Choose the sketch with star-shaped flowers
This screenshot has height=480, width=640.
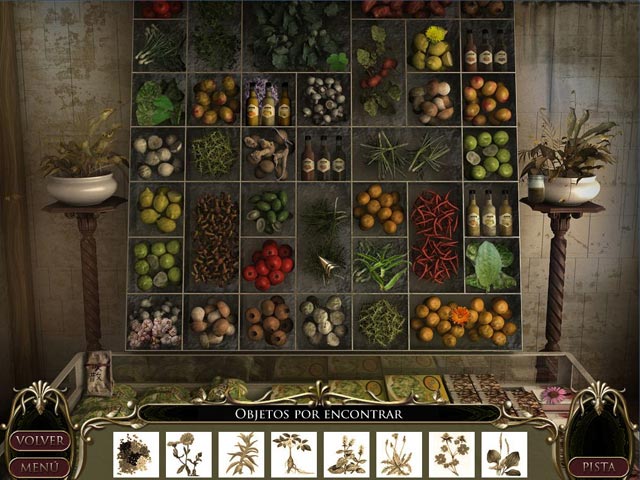(x=452, y=454)
